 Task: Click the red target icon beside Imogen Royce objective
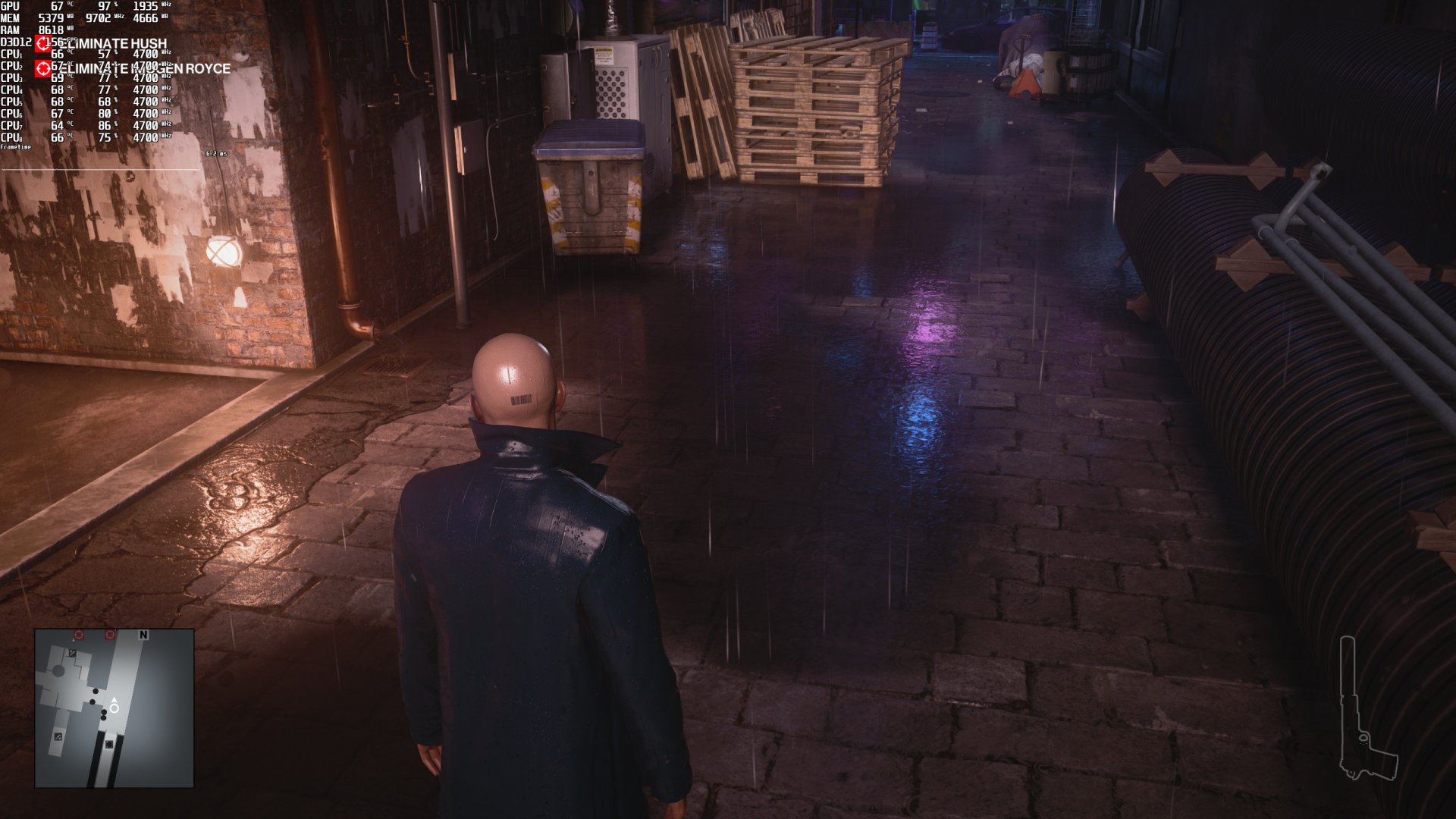44,69
